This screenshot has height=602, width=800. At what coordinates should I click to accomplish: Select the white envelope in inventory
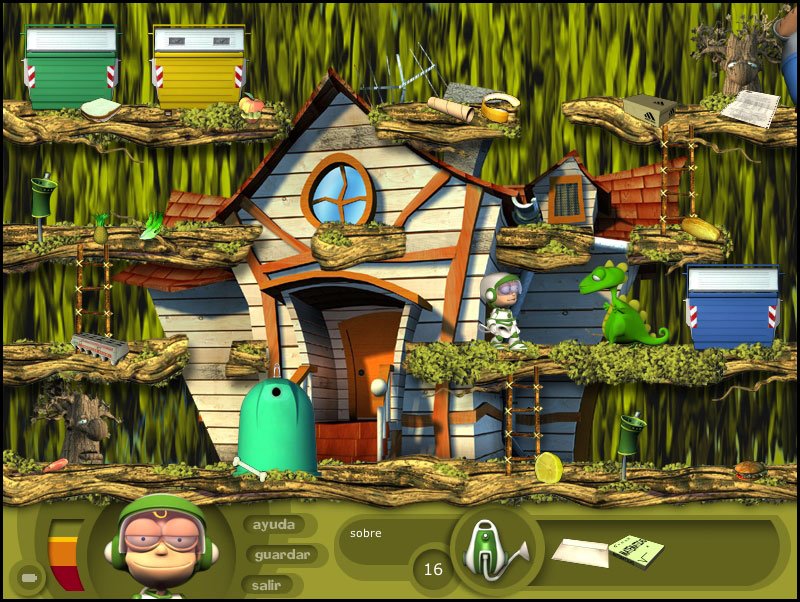click(x=579, y=552)
